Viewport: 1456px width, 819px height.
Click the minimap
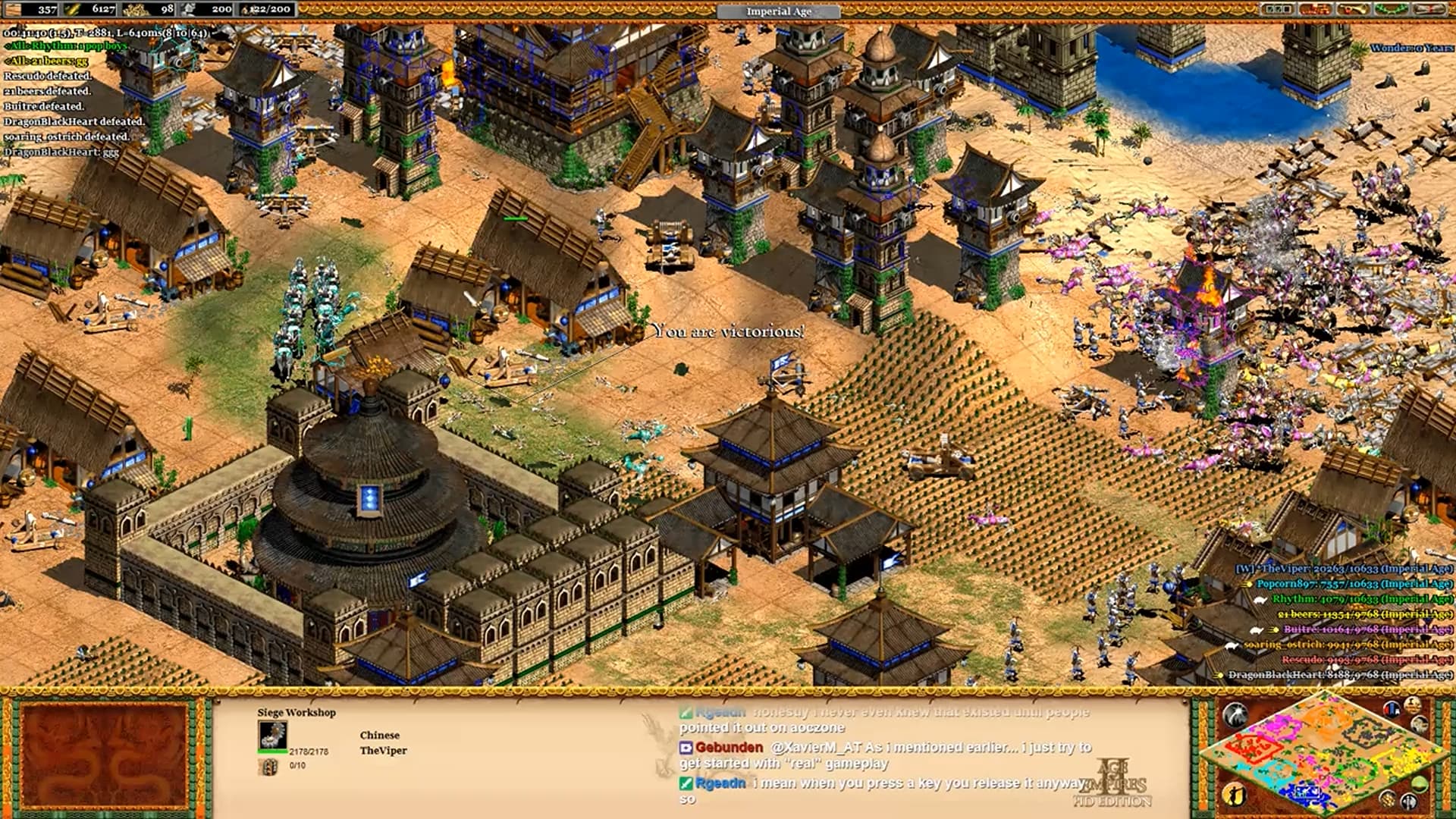1323,755
